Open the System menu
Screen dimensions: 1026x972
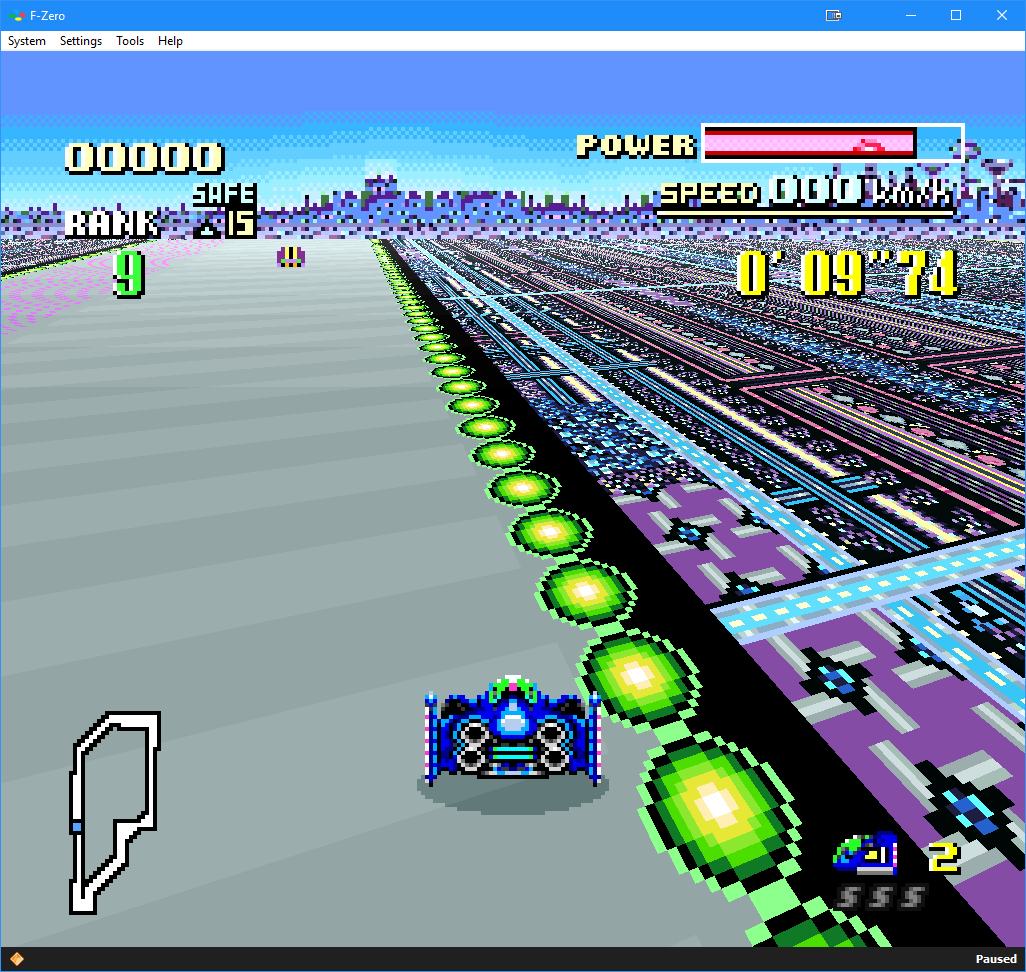pyautogui.click(x=27, y=41)
